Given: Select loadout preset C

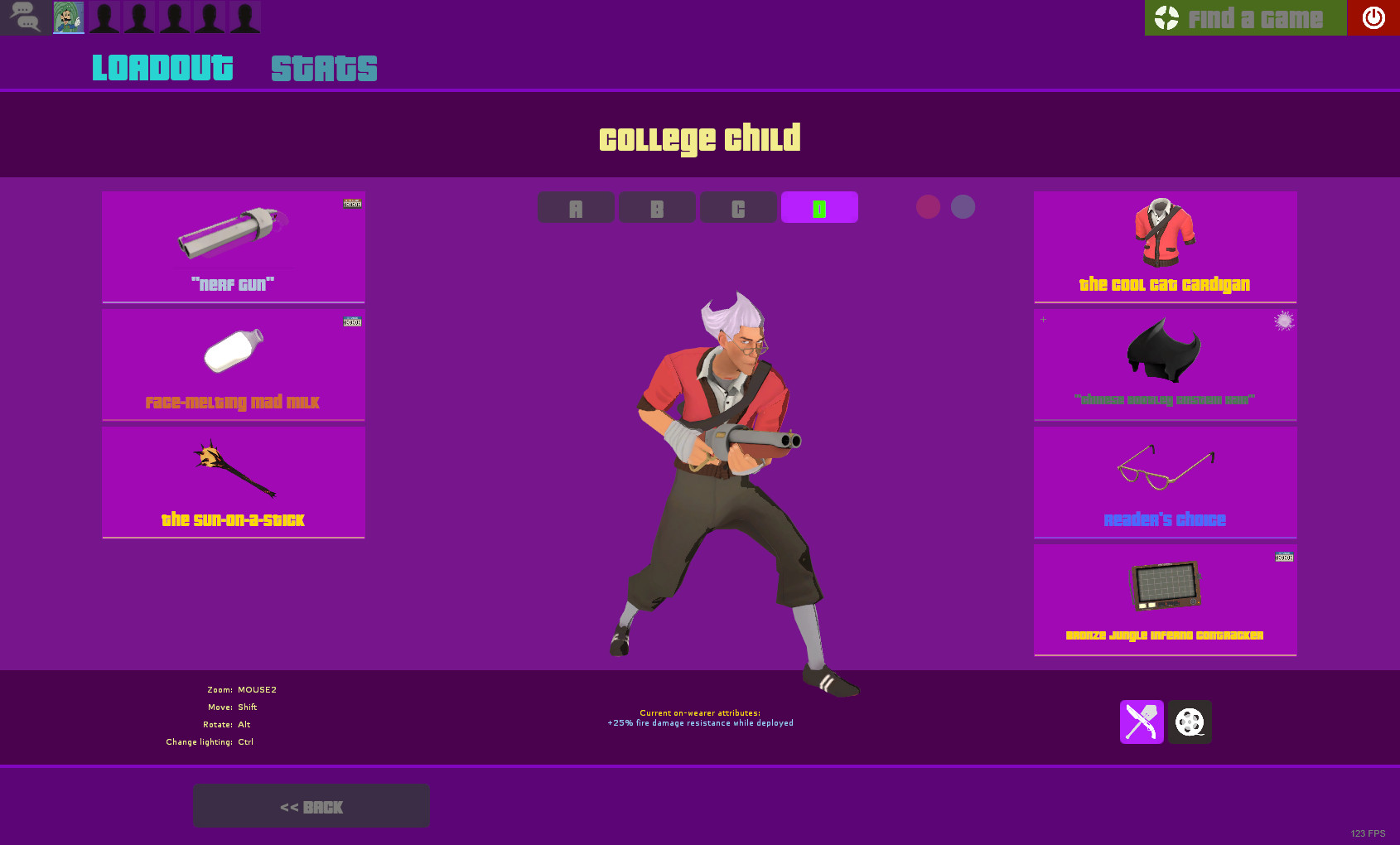Looking at the screenshot, I should (738, 207).
